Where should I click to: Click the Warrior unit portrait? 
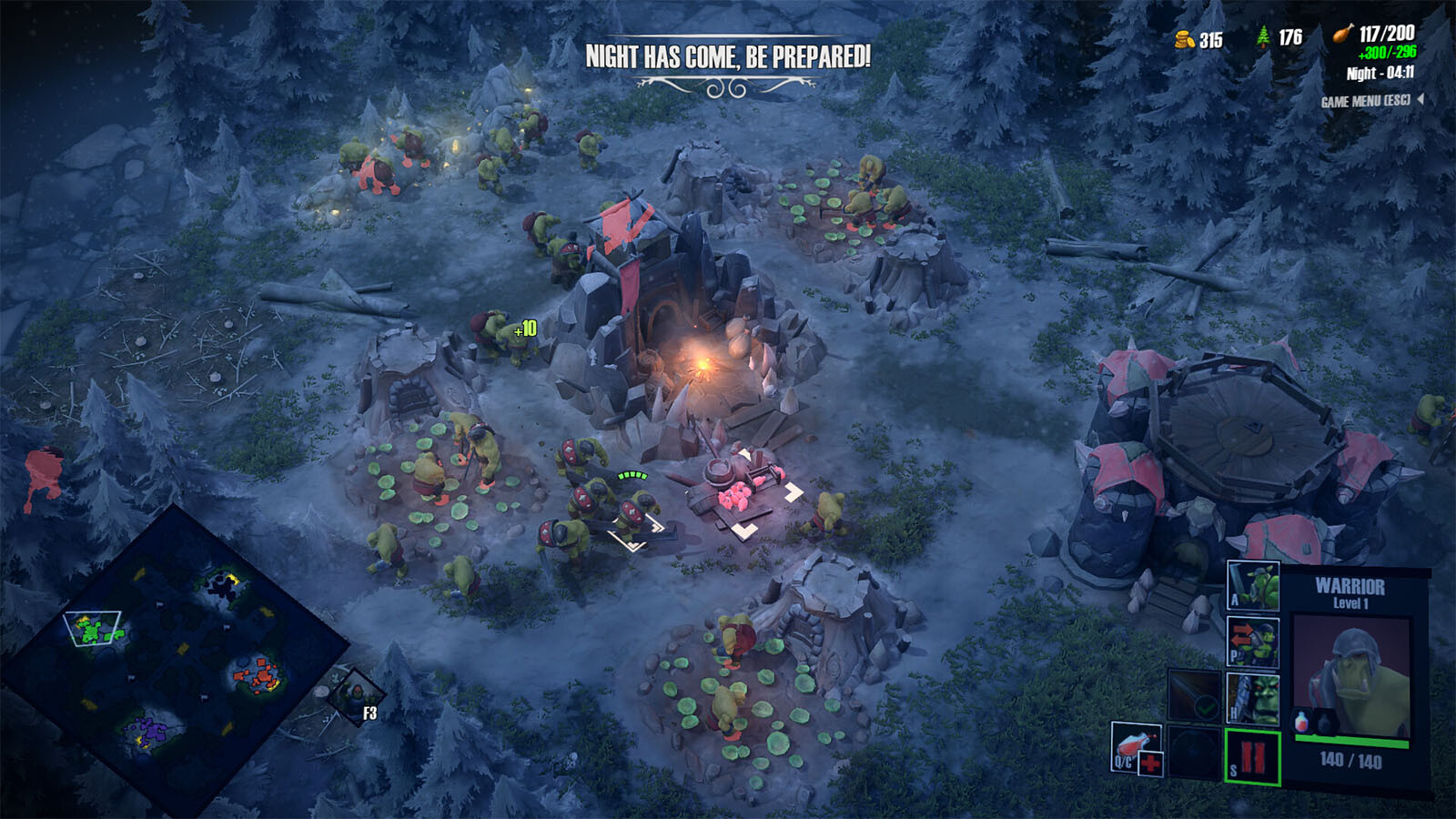(x=1351, y=673)
